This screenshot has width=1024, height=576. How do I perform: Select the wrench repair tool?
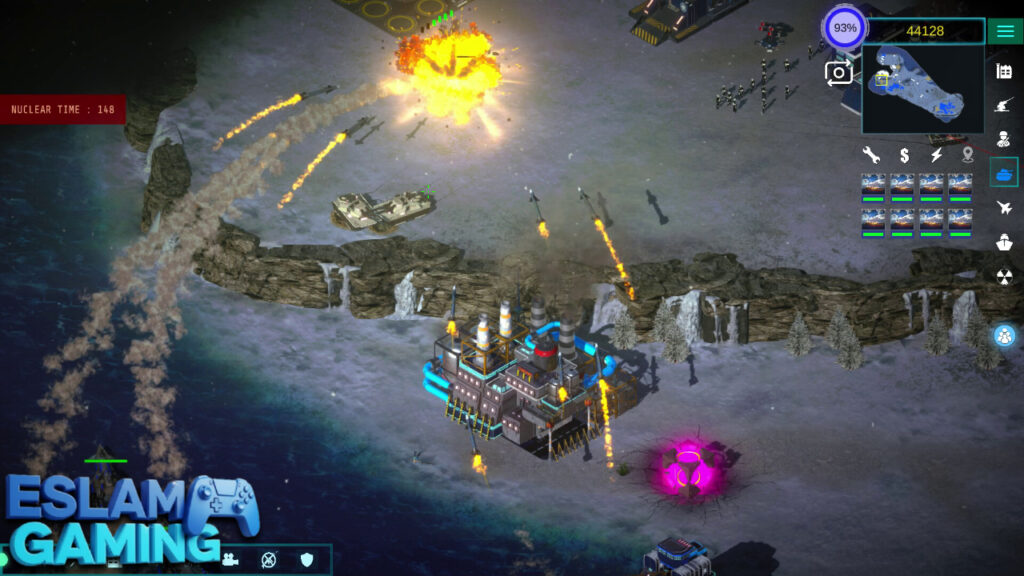pyautogui.click(x=871, y=155)
